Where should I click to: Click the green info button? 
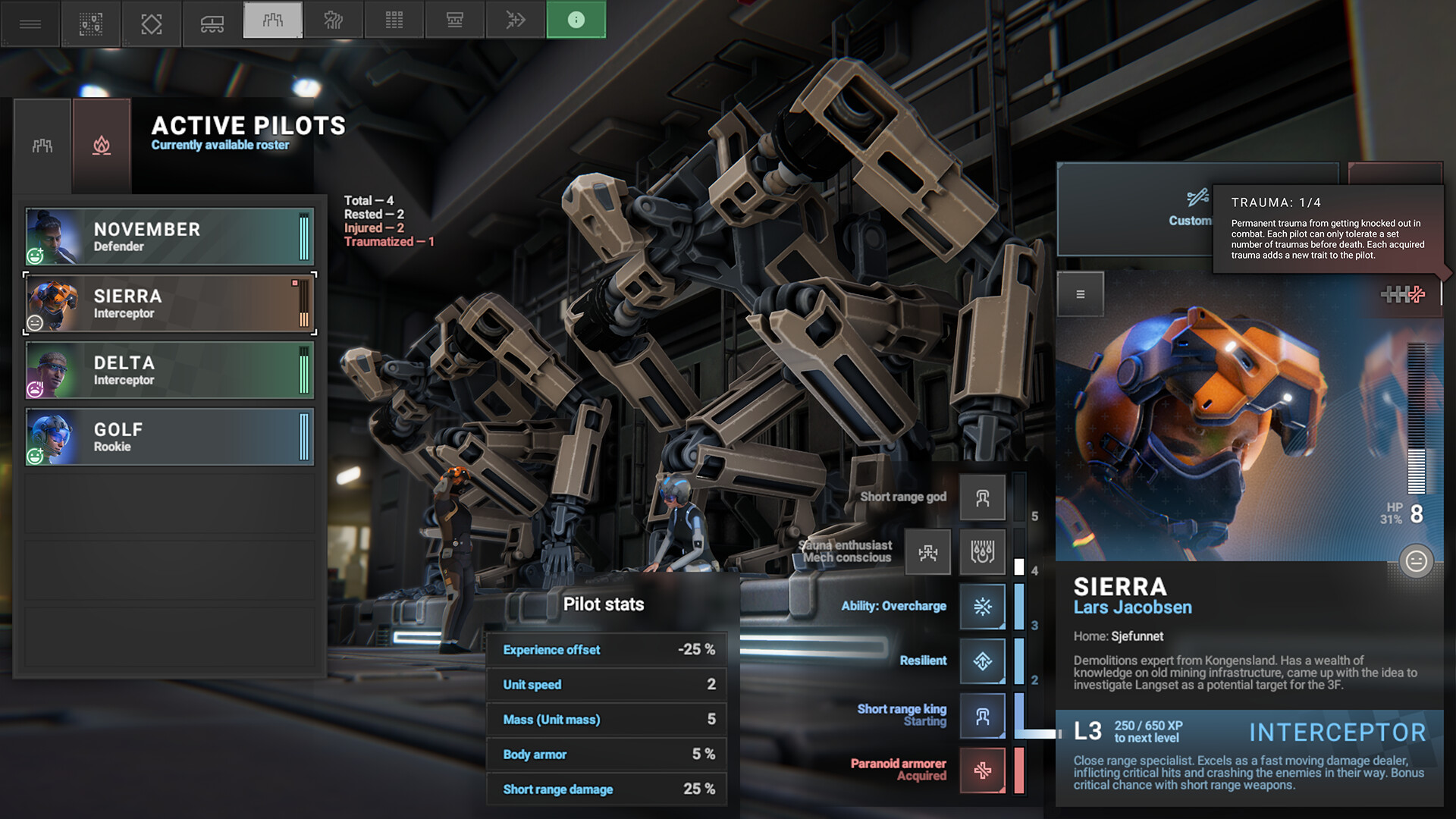coord(576,20)
